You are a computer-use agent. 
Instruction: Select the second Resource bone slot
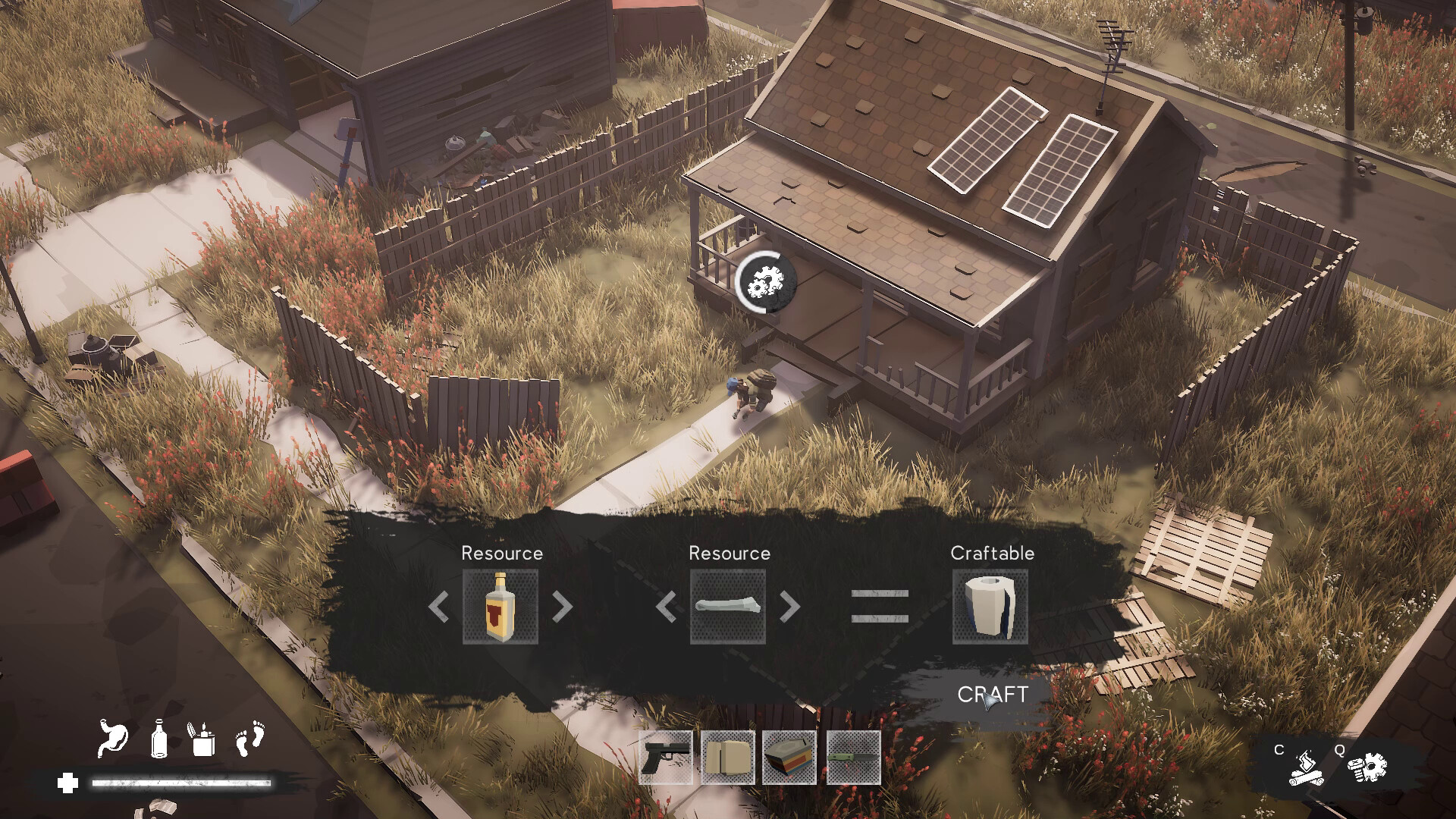tap(729, 607)
